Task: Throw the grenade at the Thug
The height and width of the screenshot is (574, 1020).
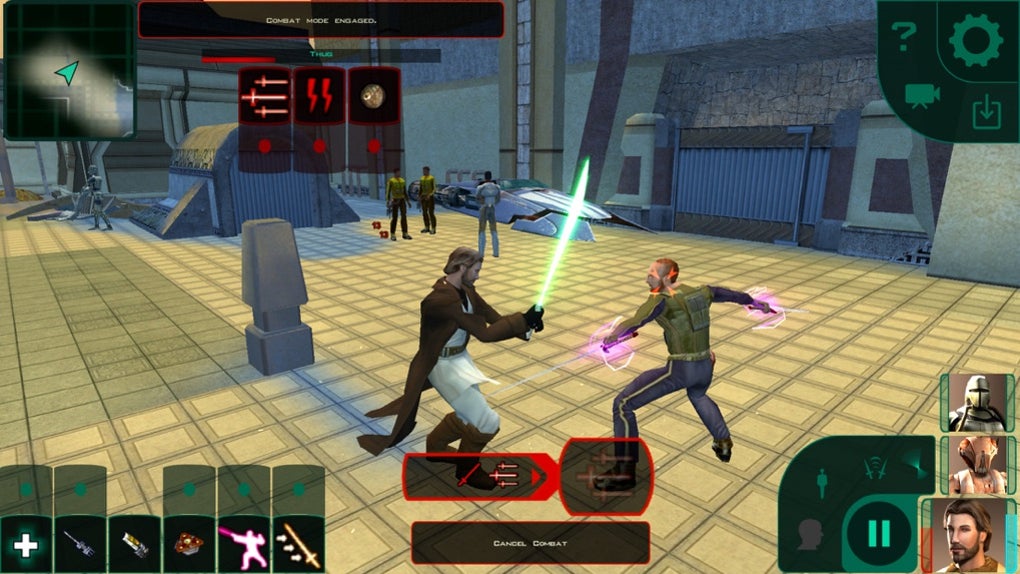Action: [373, 97]
